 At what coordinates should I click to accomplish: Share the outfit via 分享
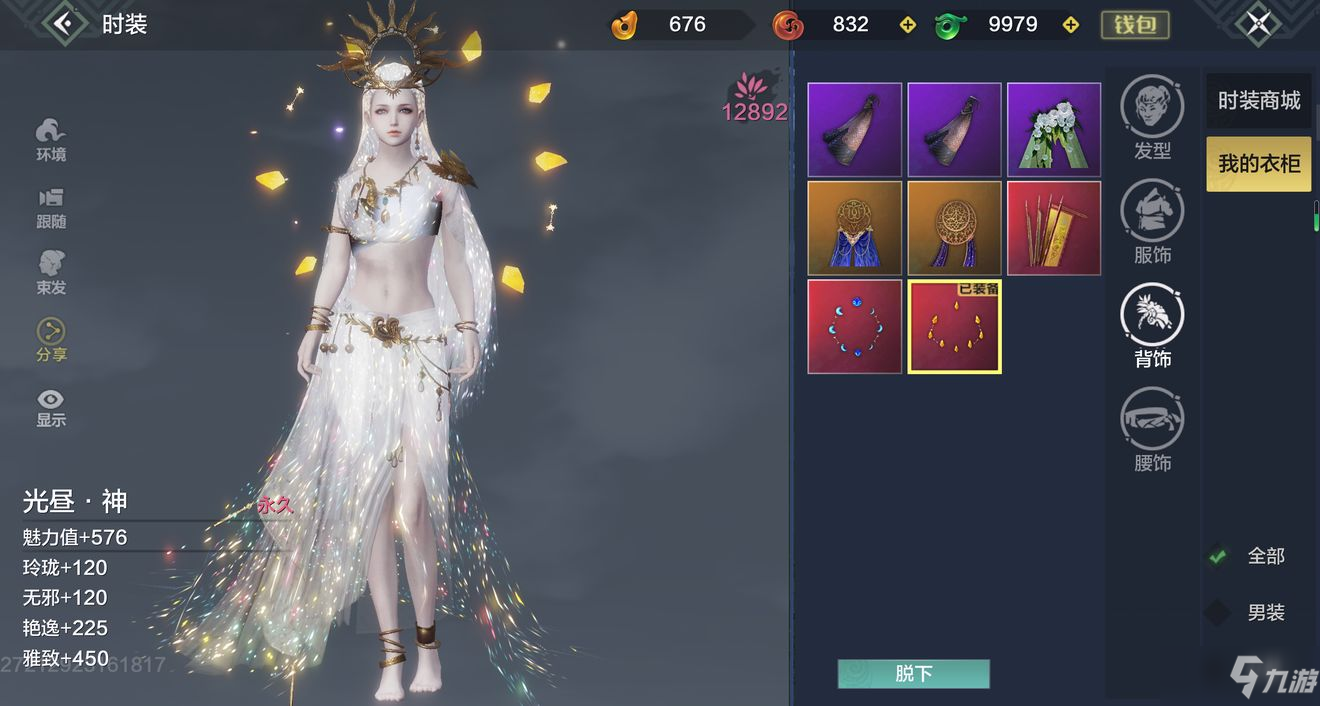(51, 340)
